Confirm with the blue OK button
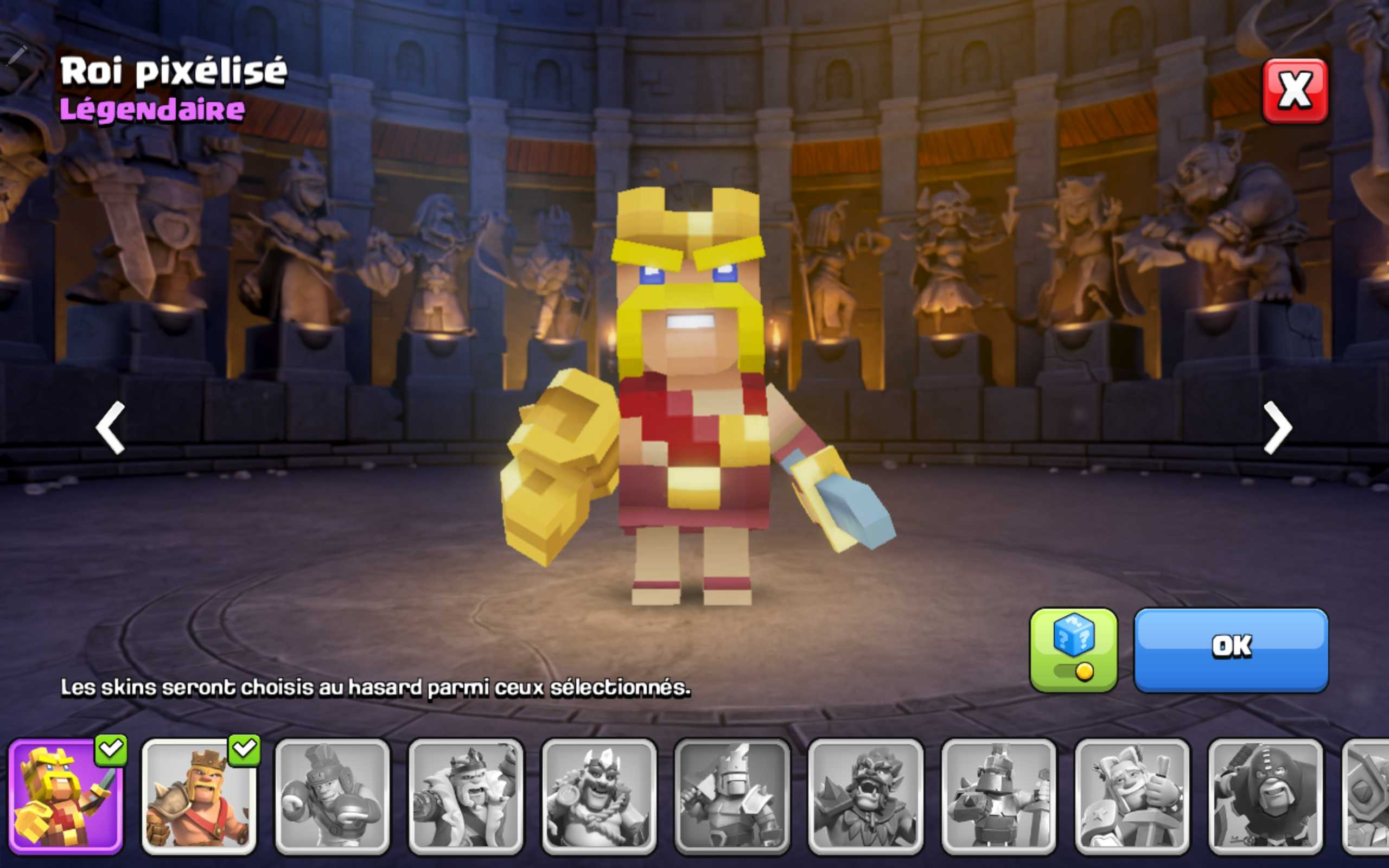This screenshot has height=868, width=1389. point(1231,649)
